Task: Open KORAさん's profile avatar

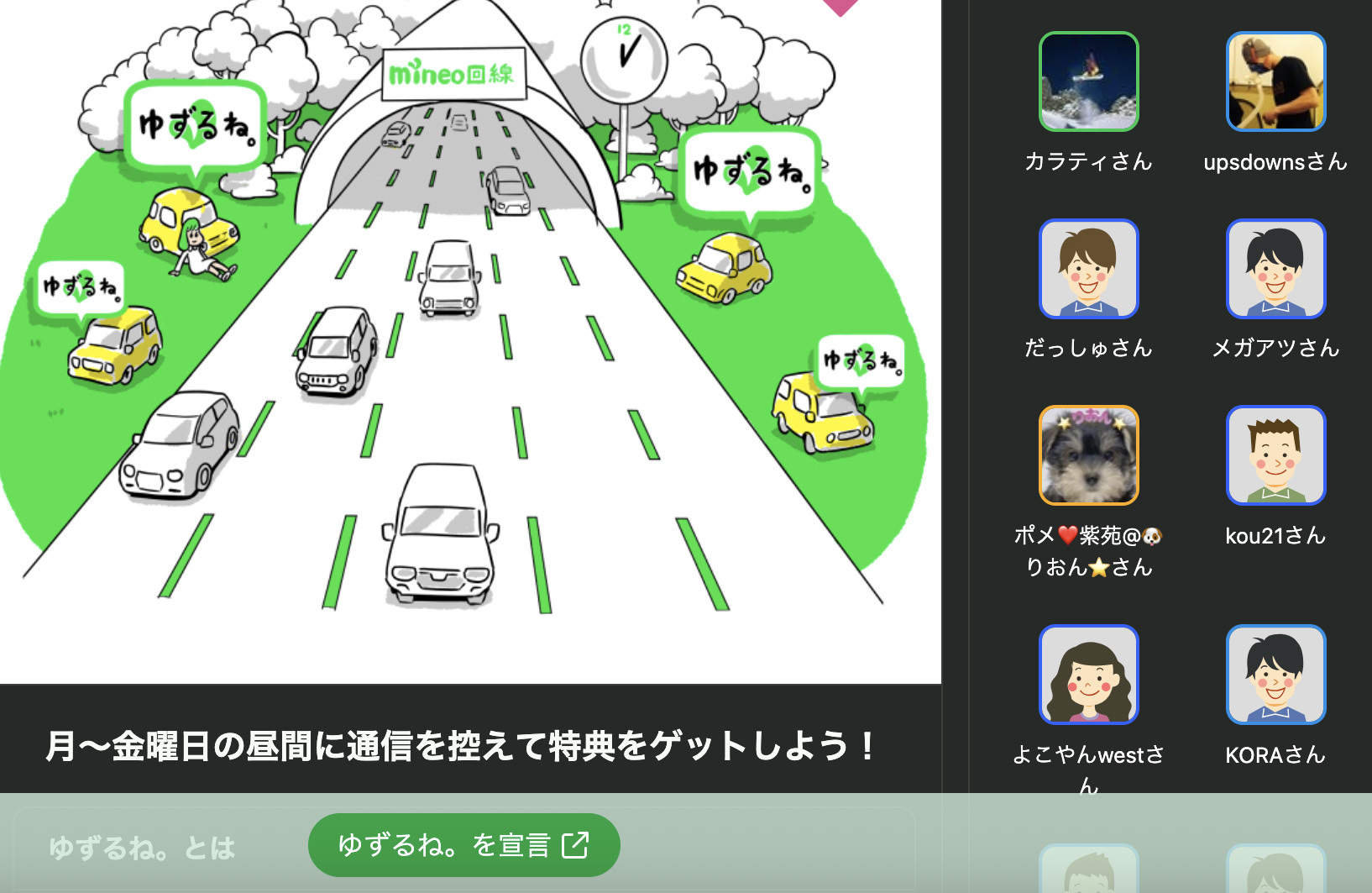Action: point(1275,675)
